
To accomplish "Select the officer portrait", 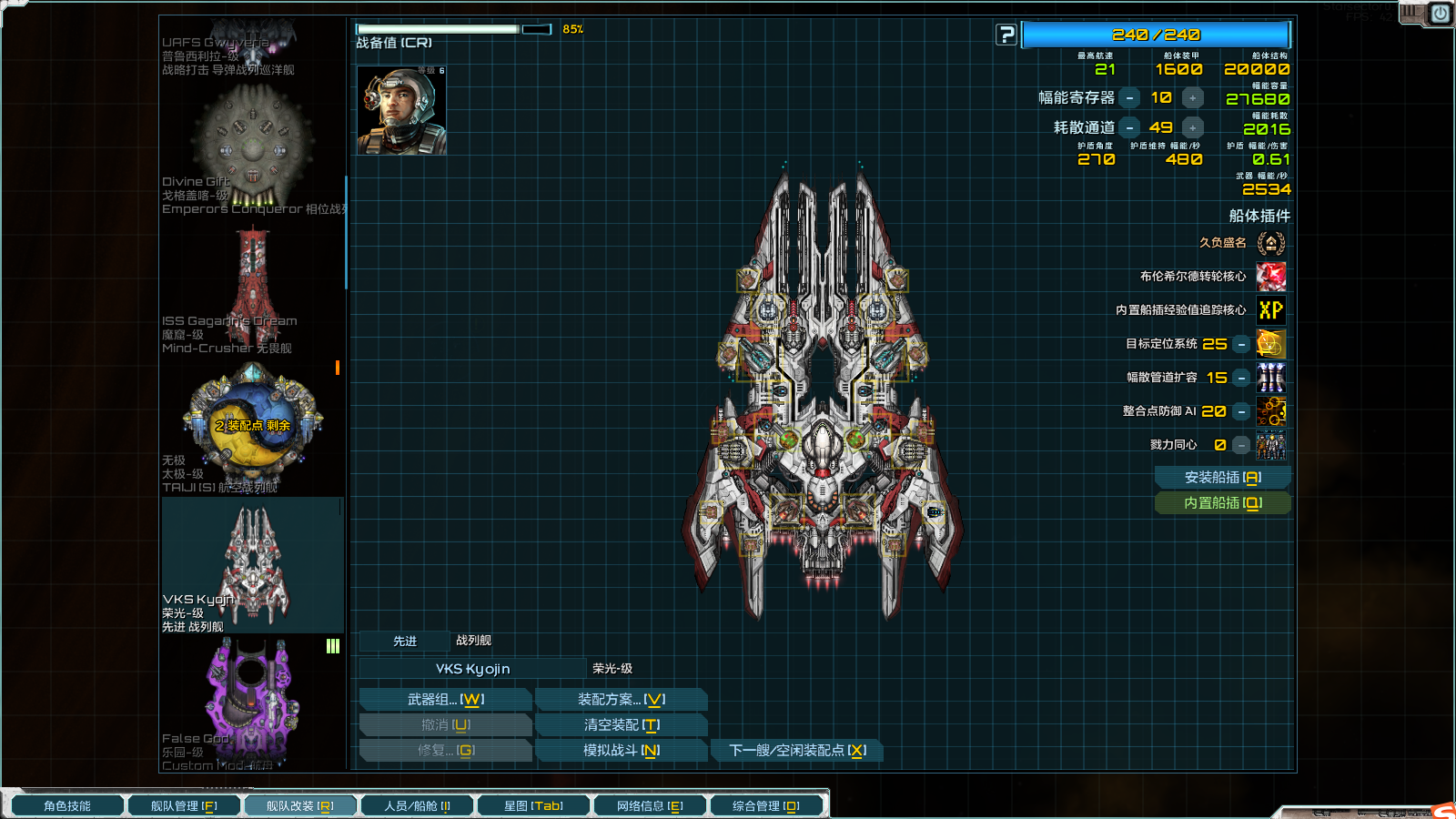I will (x=401, y=110).
